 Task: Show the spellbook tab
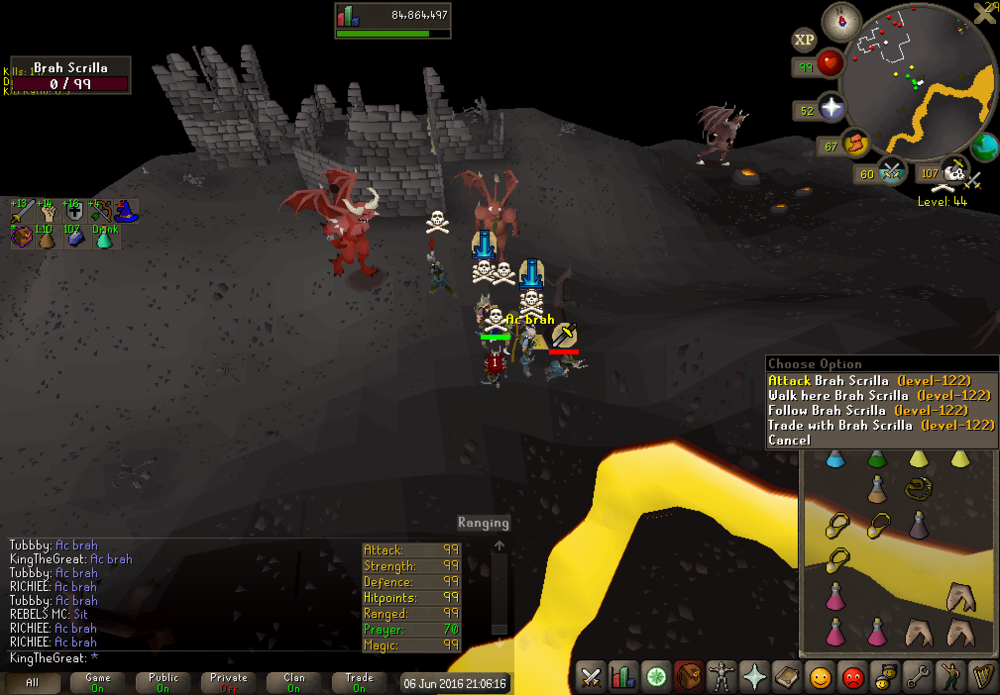(786, 676)
